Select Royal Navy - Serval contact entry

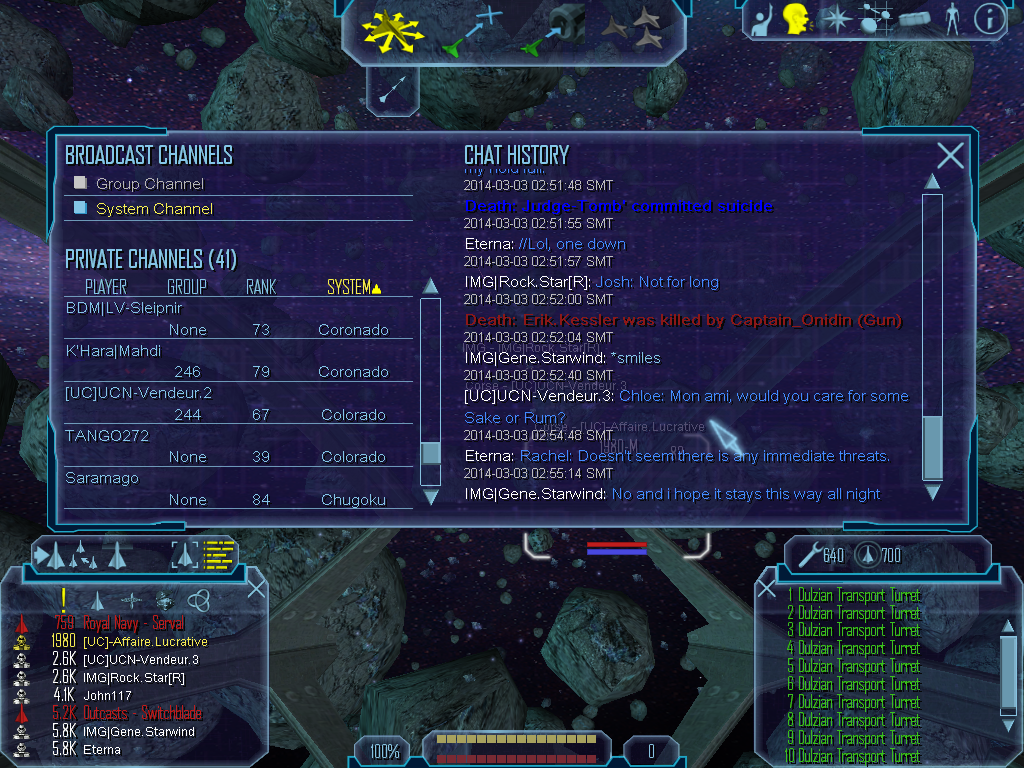click(133, 624)
